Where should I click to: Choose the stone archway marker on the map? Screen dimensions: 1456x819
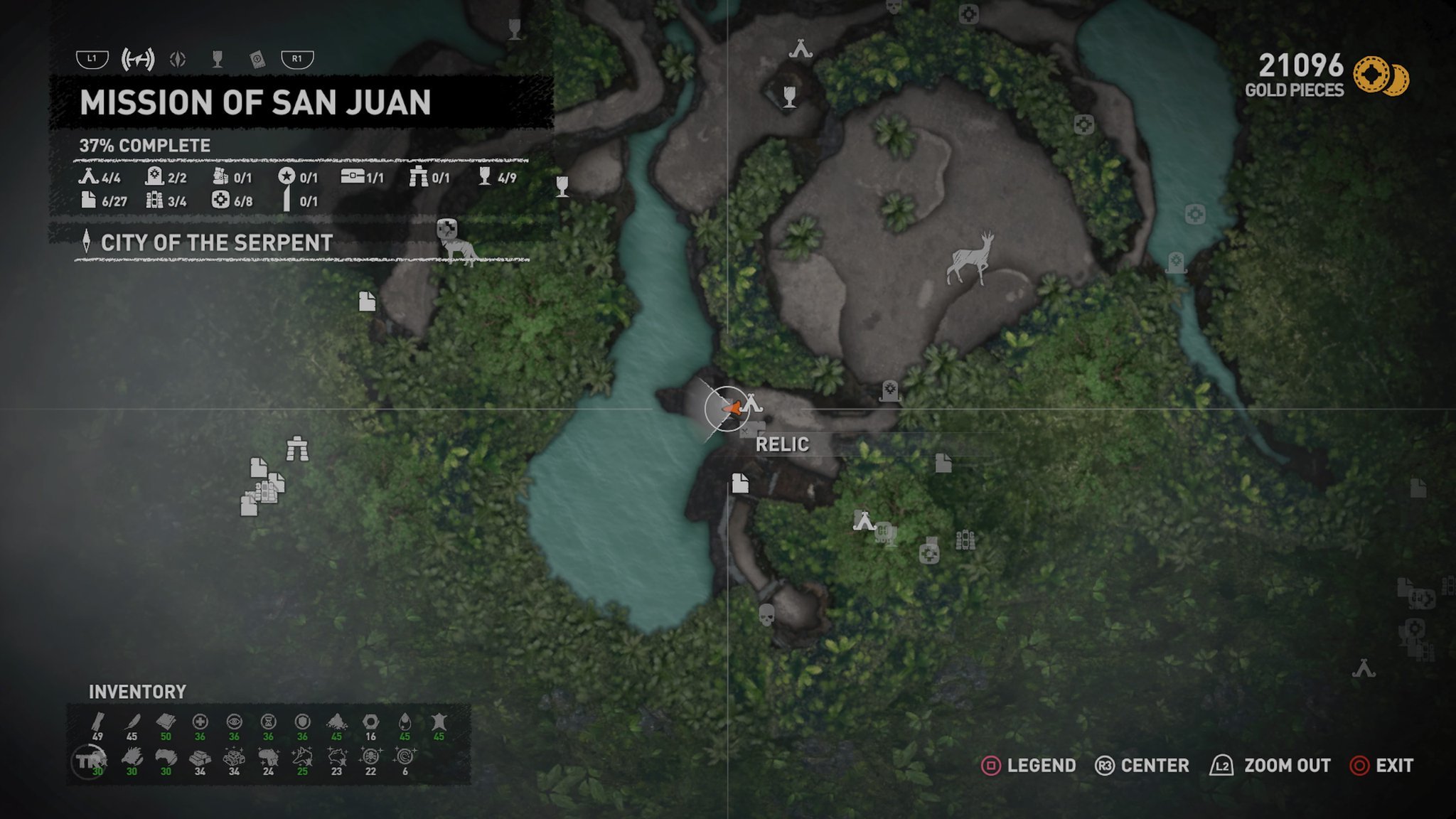[297, 449]
